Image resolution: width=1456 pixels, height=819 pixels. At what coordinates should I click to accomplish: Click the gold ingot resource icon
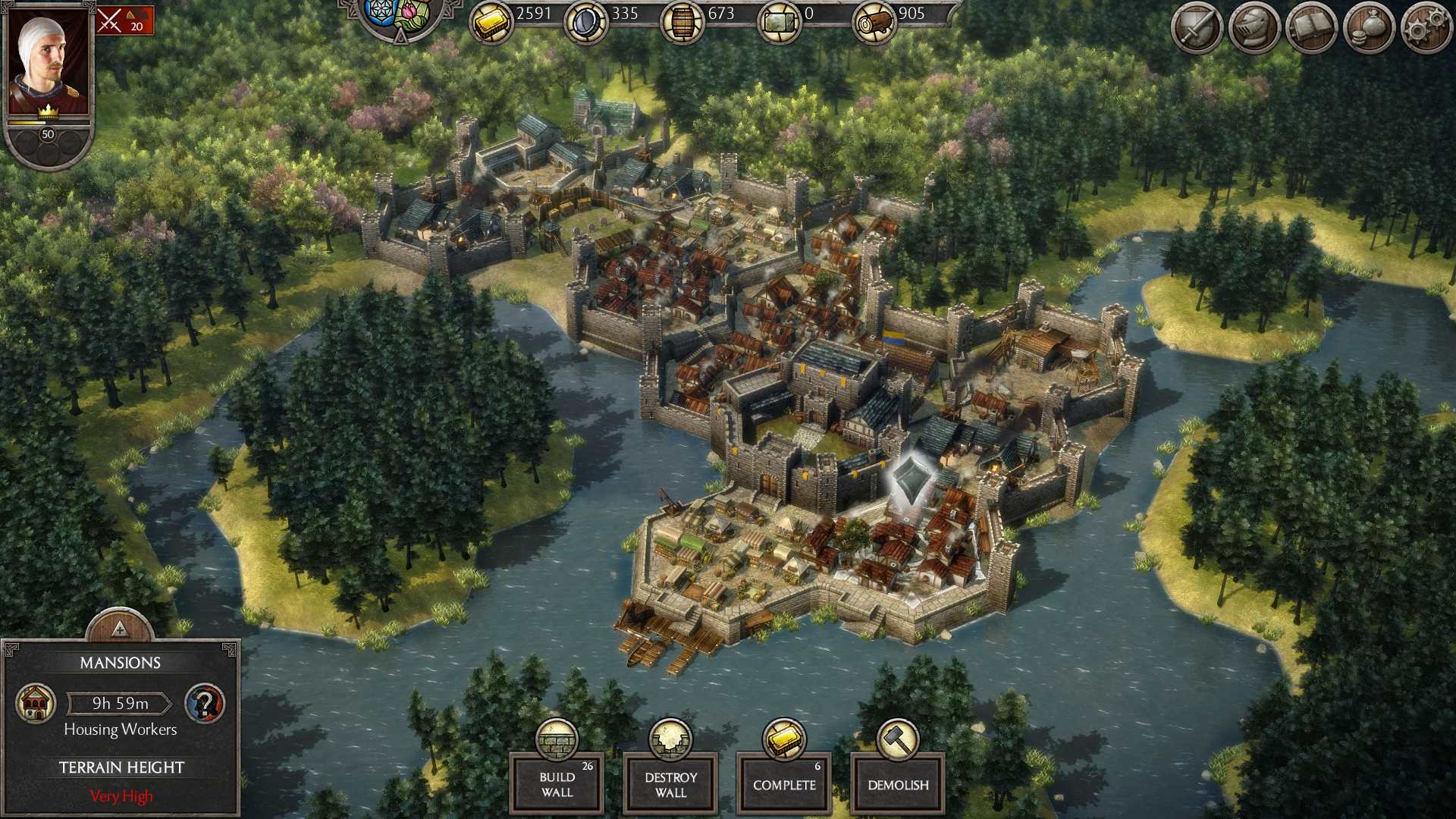tap(491, 23)
